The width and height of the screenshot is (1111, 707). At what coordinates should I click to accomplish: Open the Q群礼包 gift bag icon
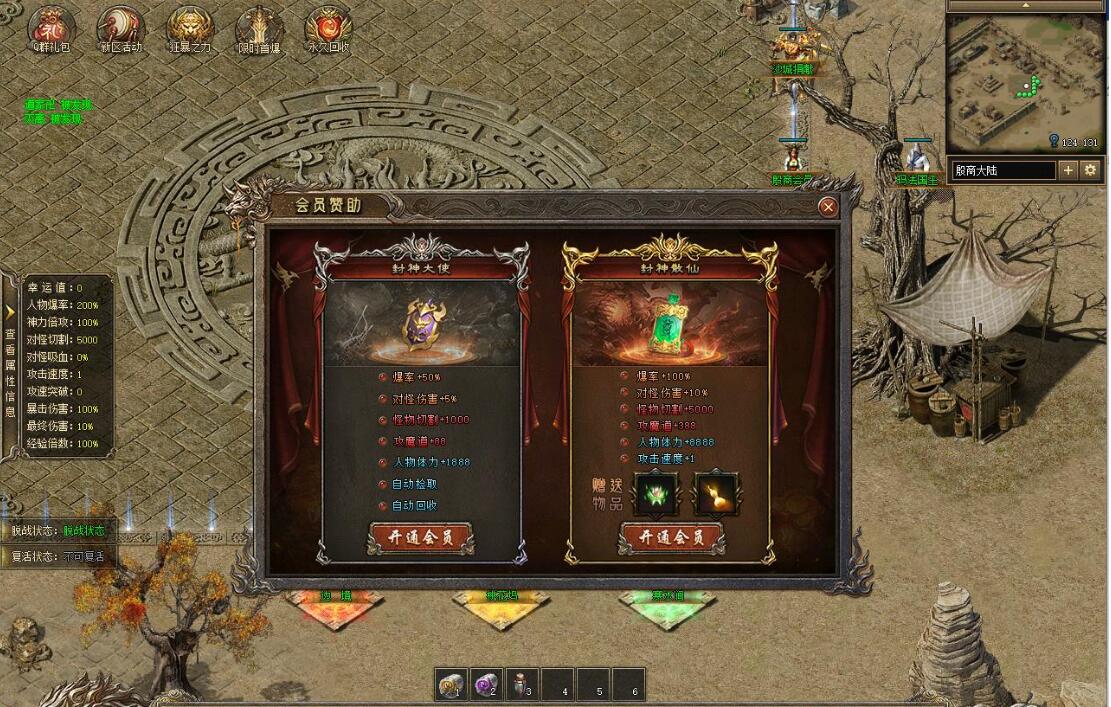click(x=49, y=26)
